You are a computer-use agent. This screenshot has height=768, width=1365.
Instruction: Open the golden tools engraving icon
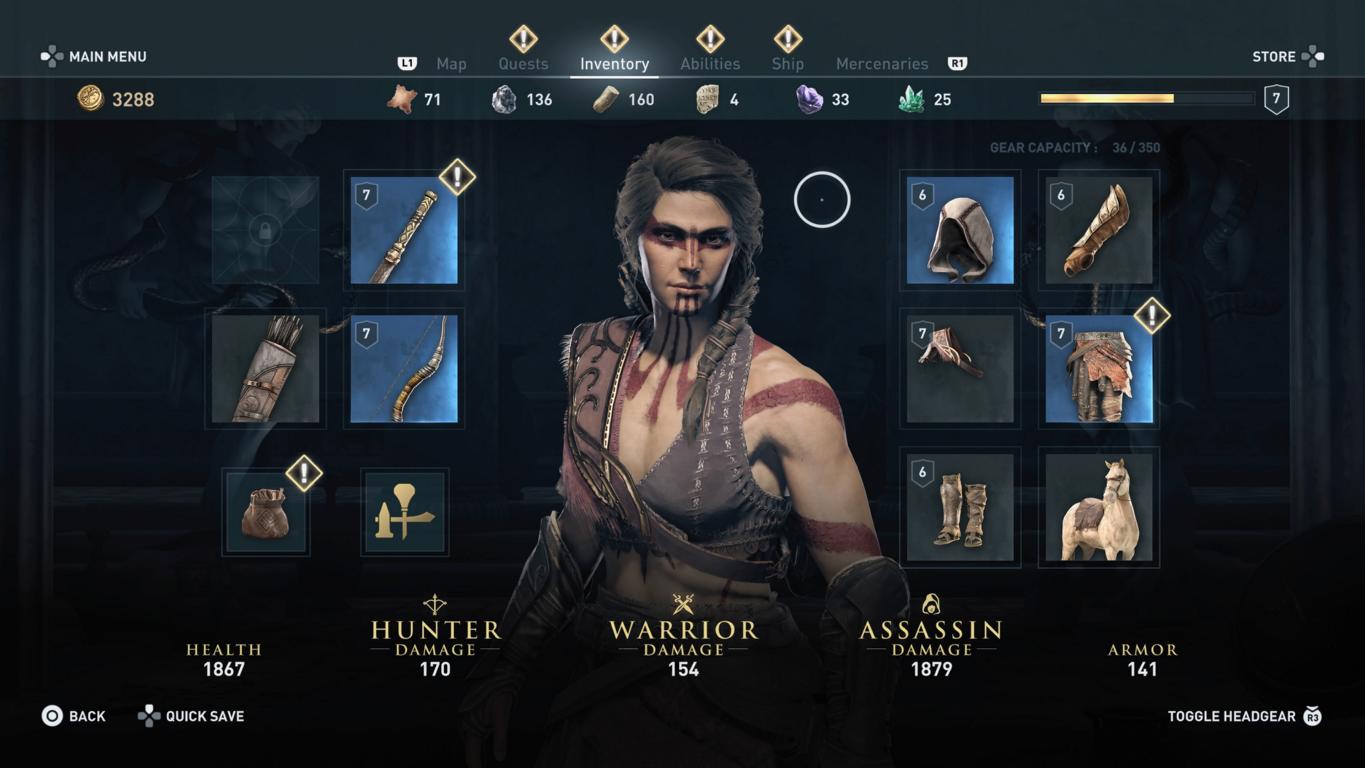point(404,513)
